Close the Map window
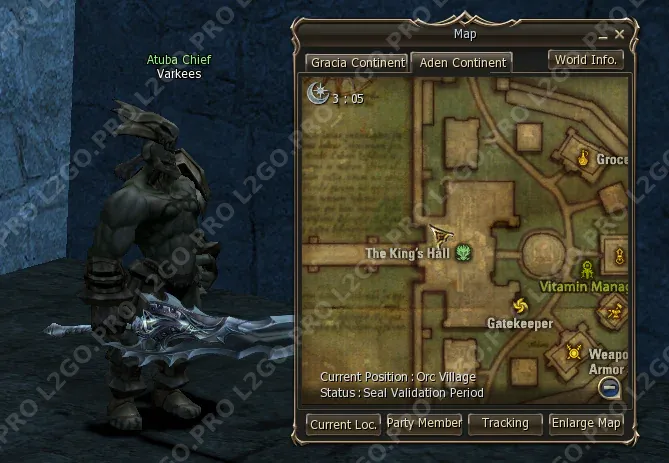Viewport: 669px width, 463px height. (x=619, y=35)
